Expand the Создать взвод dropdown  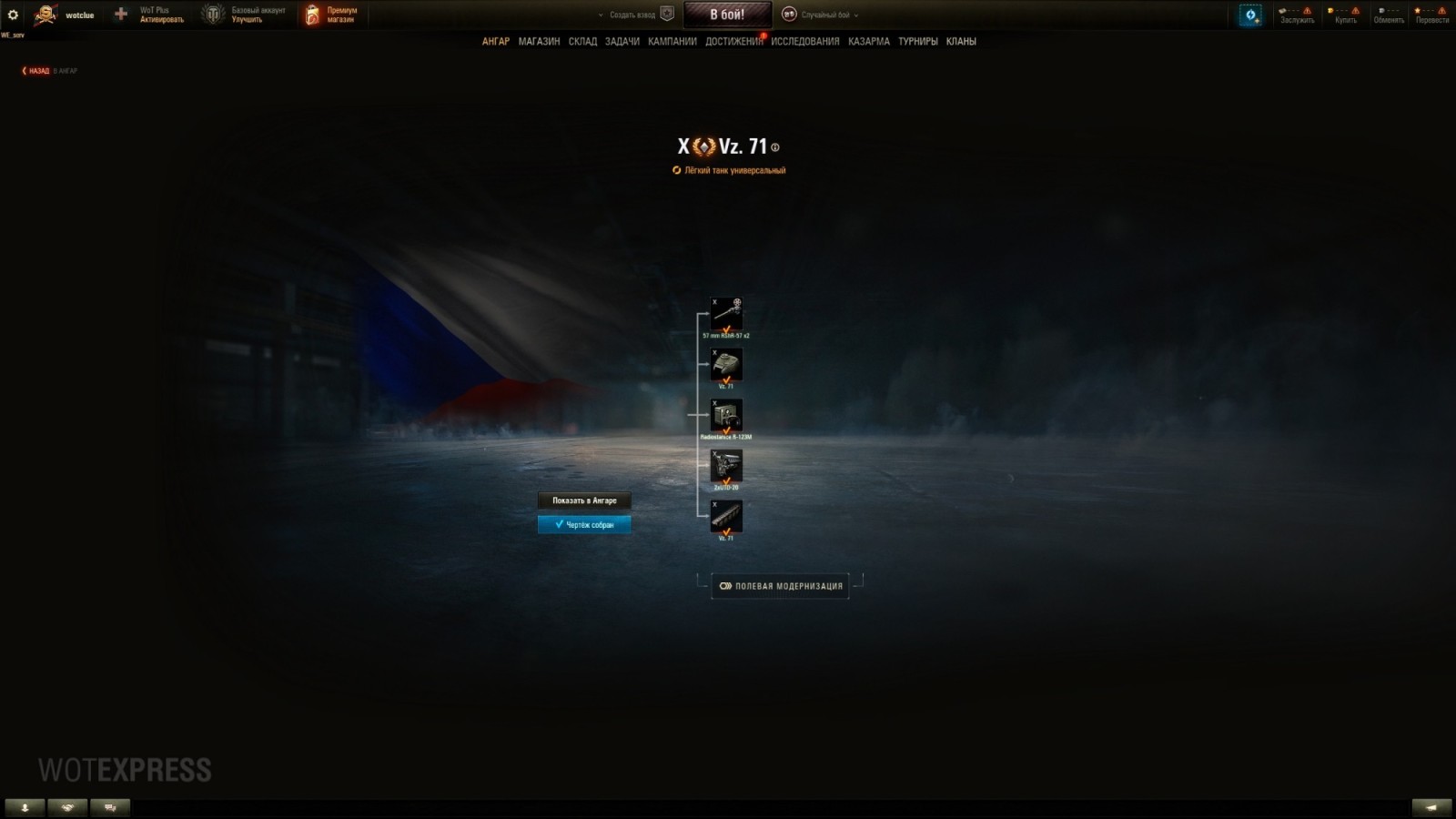click(x=632, y=15)
